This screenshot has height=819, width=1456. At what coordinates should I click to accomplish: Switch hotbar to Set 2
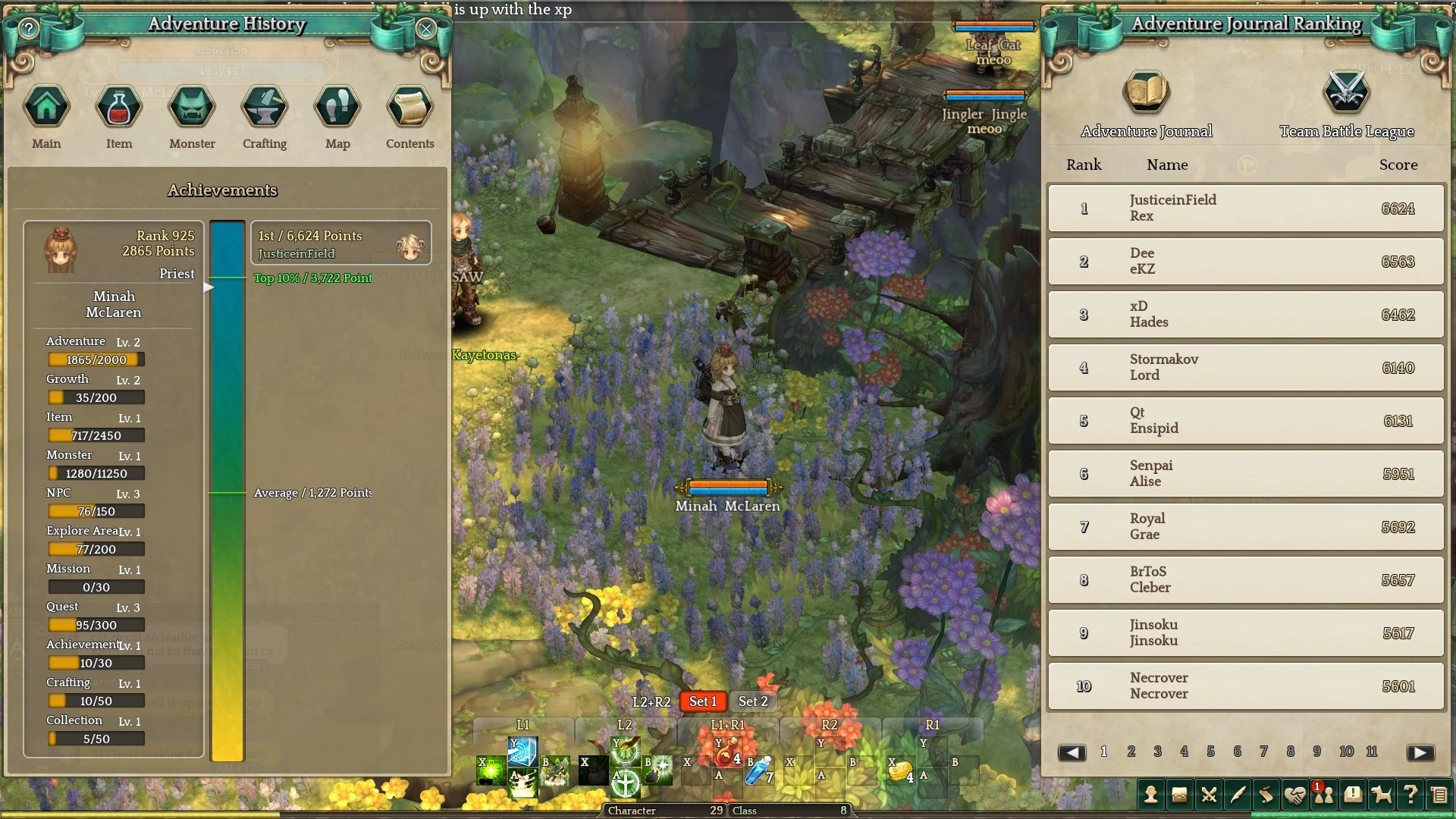tap(753, 701)
